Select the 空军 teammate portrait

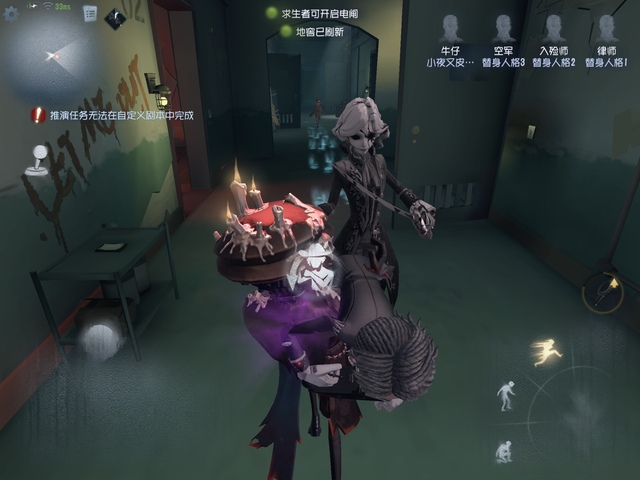(502, 32)
